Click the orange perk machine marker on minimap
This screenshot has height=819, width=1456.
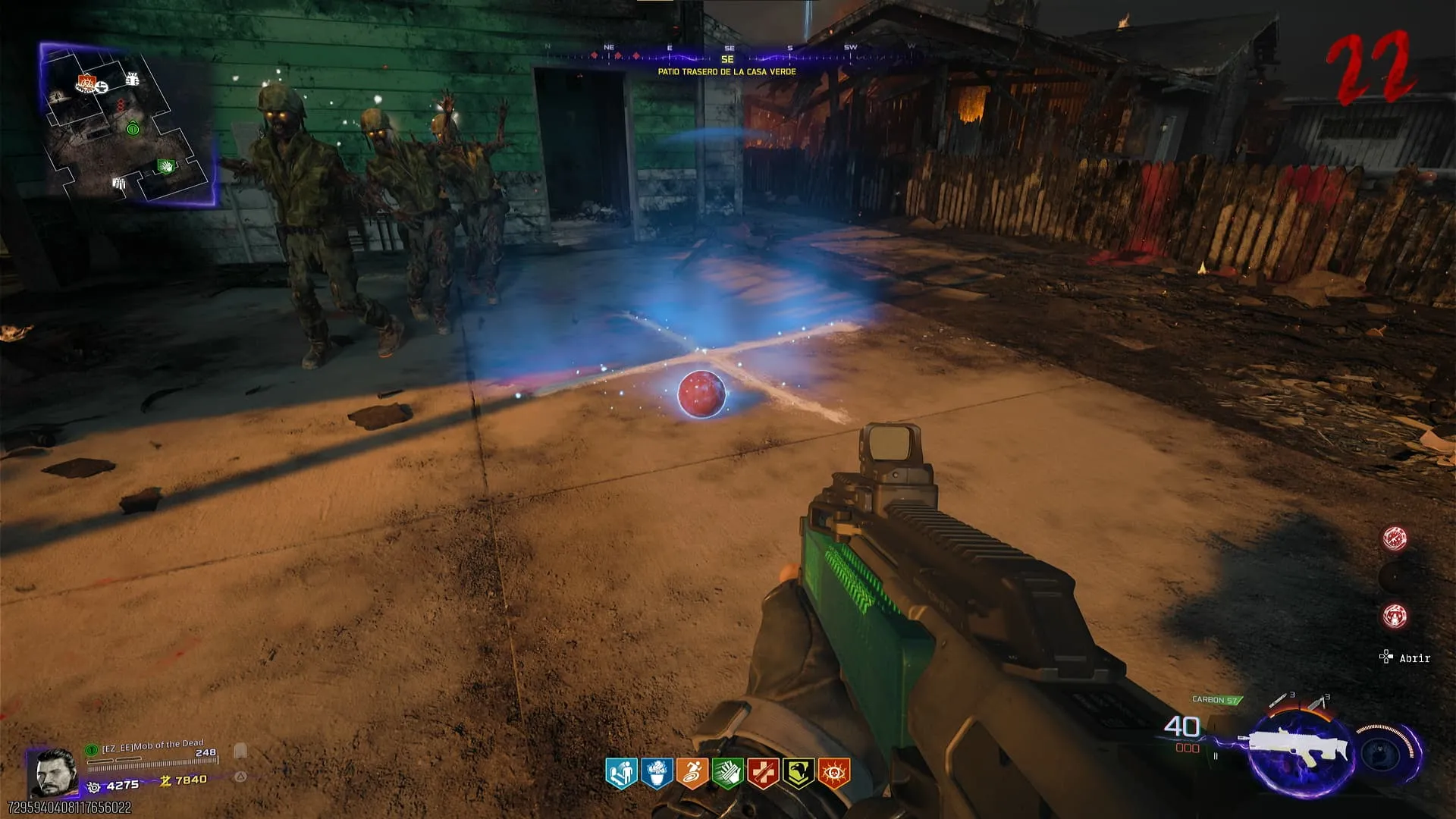point(87,82)
